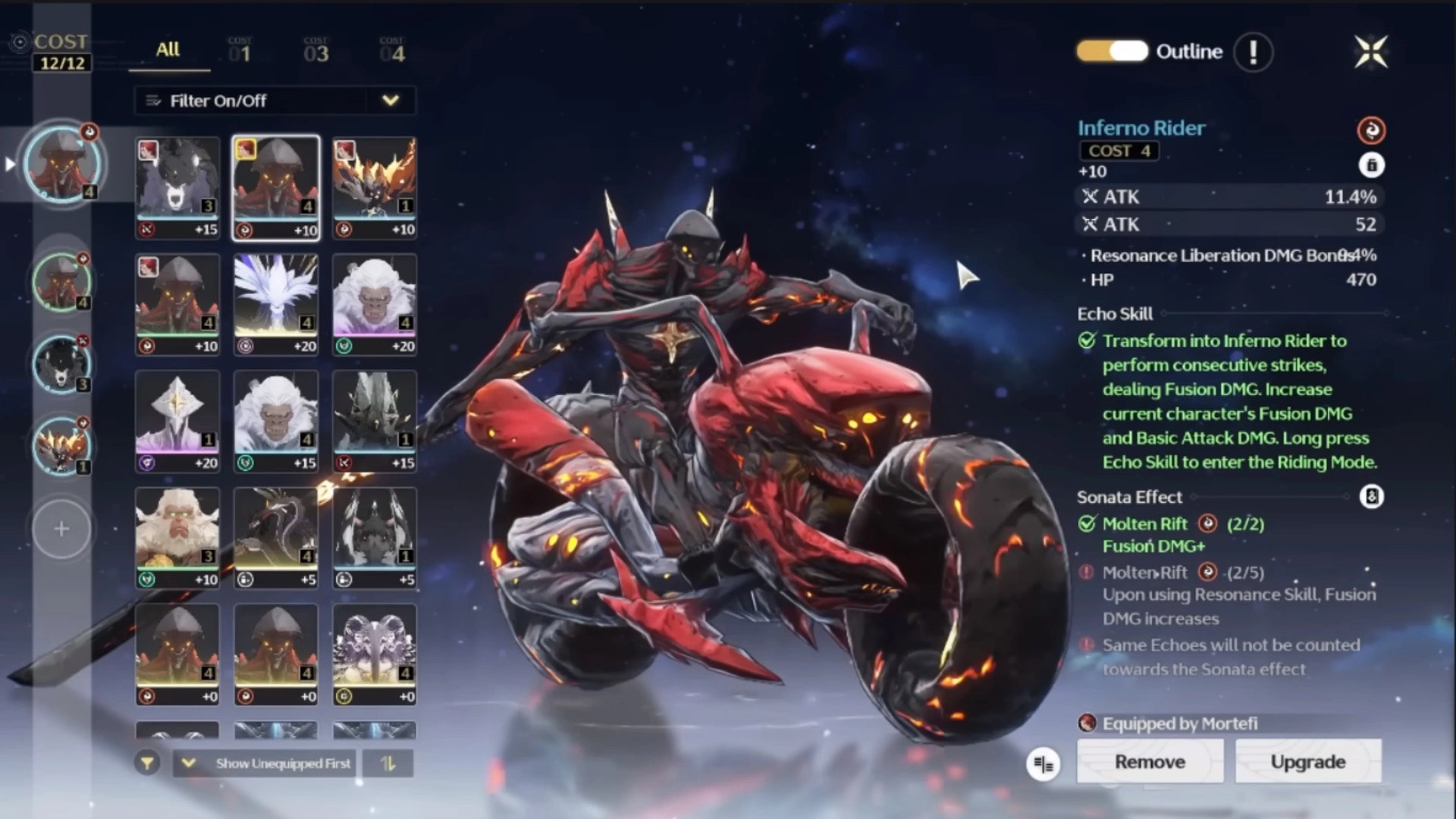1456x819 pixels.
Task: Upgrade the Inferno Rider echo
Action: tap(1308, 761)
